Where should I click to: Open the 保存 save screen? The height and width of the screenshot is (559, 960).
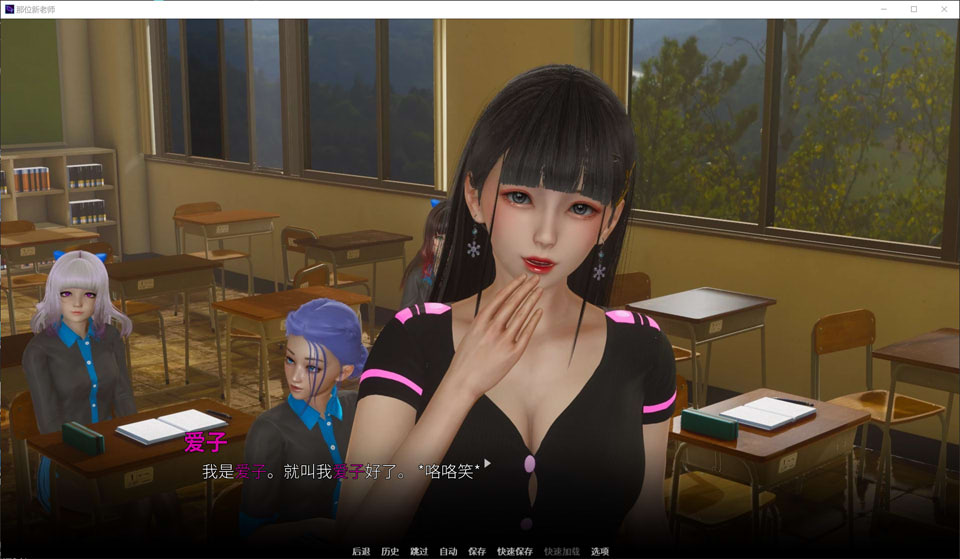pos(477,551)
